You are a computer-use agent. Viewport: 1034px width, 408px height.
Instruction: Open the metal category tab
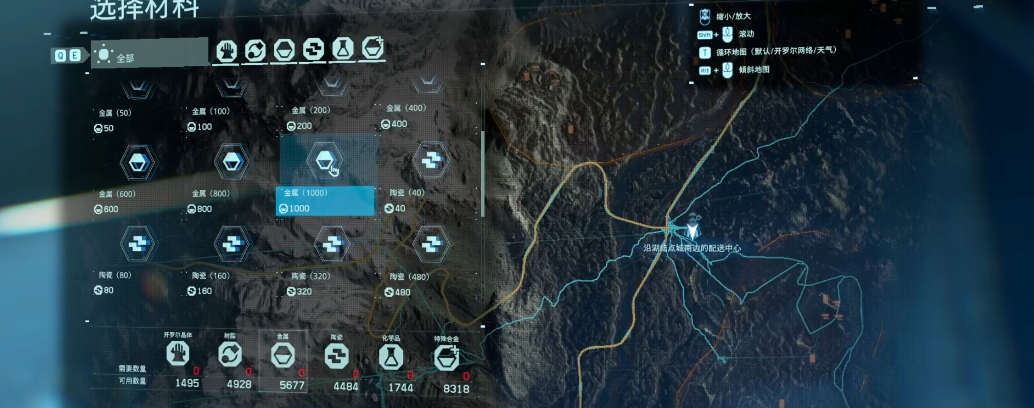pyautogui.click(x=285, y=50)
